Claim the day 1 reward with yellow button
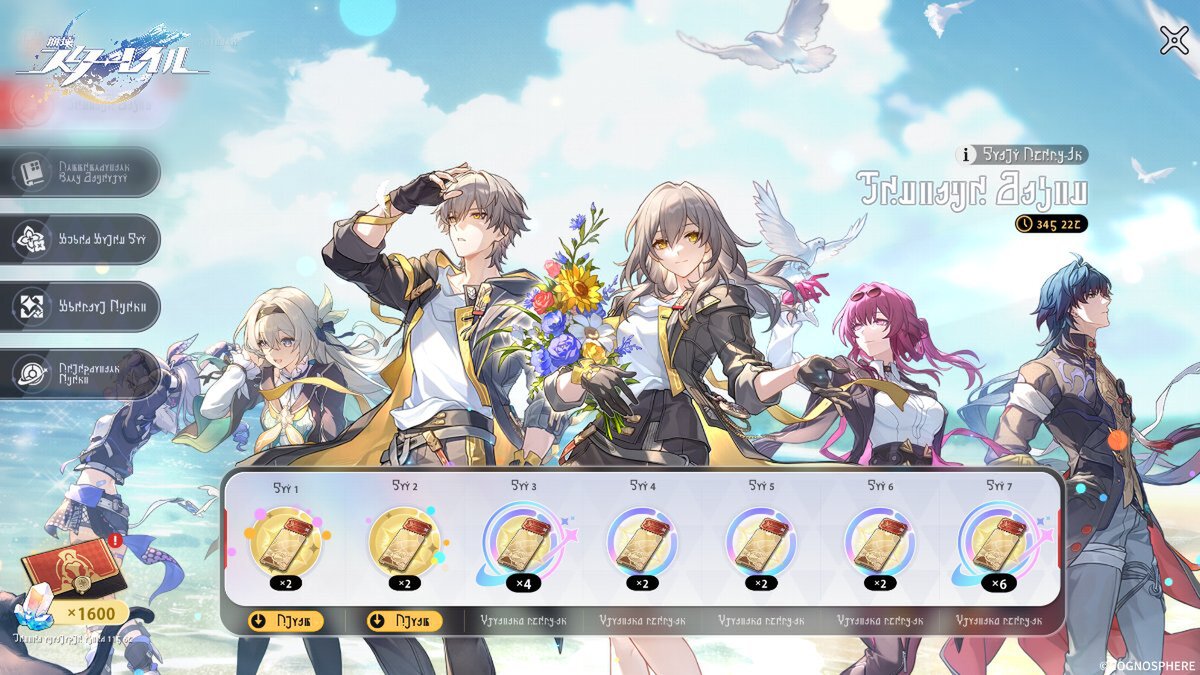The width and height of the screenshot is (1200, 675). (x=285, y=621)
